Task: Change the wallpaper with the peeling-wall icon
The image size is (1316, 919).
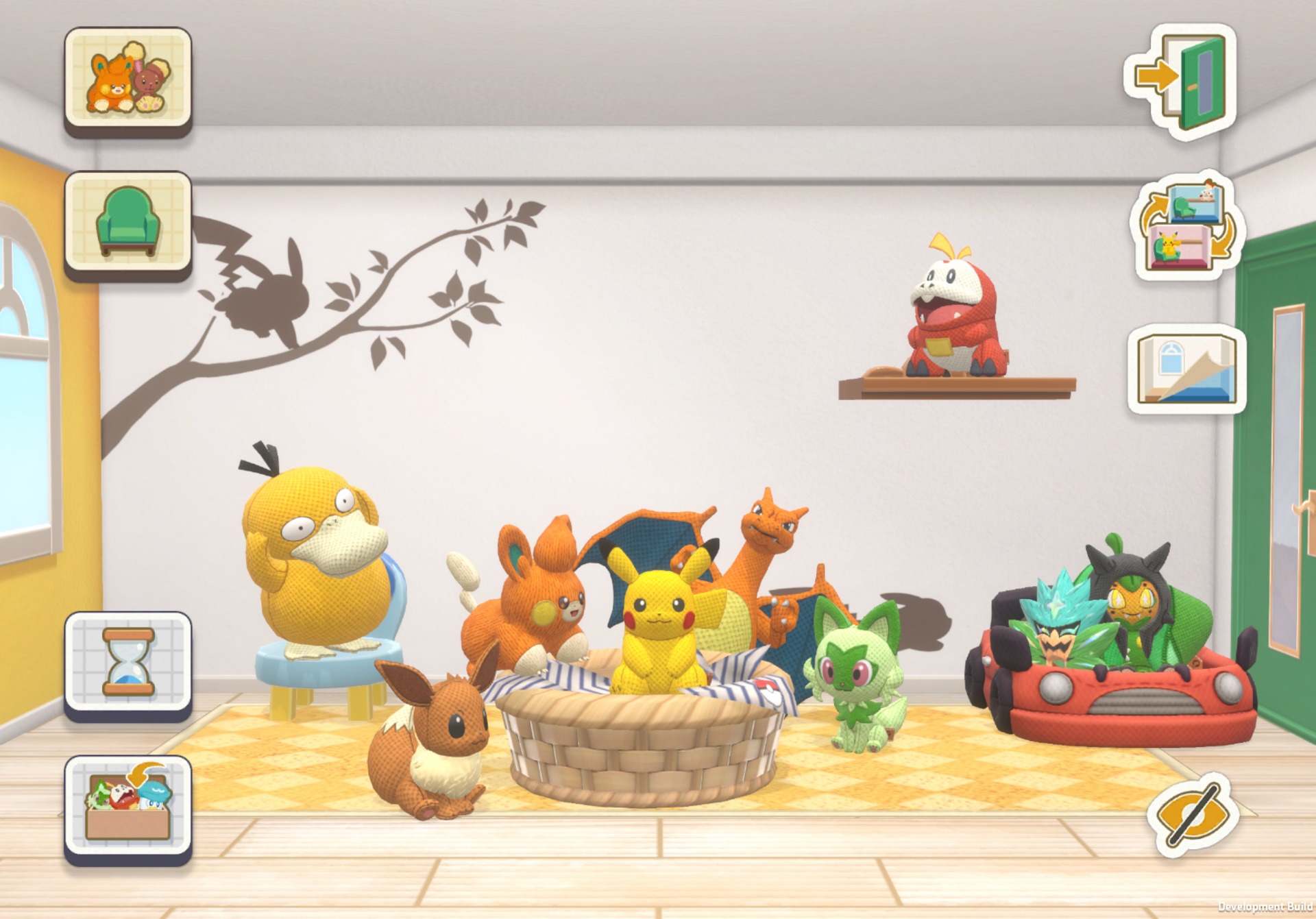Action: coord(1186,369)
